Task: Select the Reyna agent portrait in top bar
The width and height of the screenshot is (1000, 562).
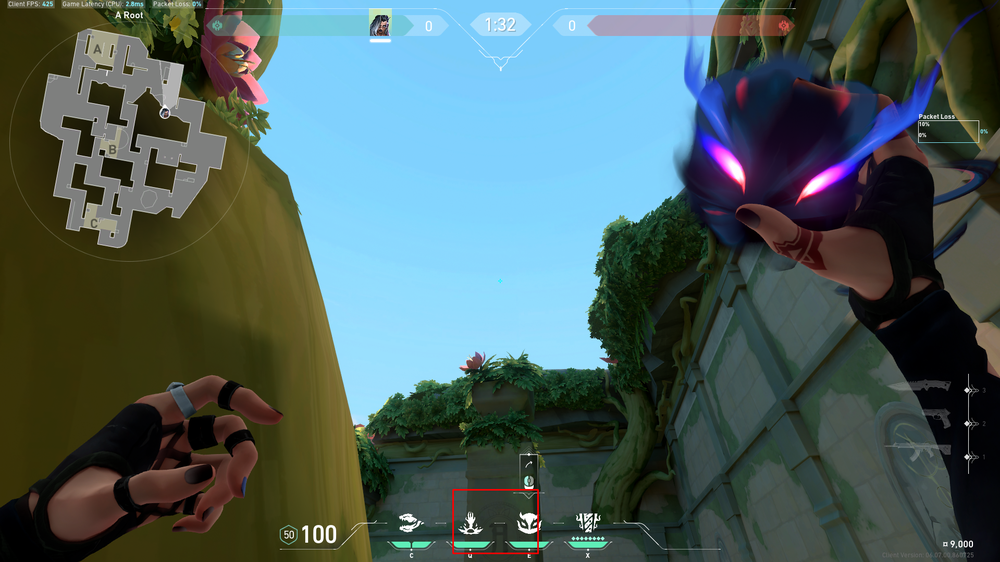Action: tap(380, 24)
